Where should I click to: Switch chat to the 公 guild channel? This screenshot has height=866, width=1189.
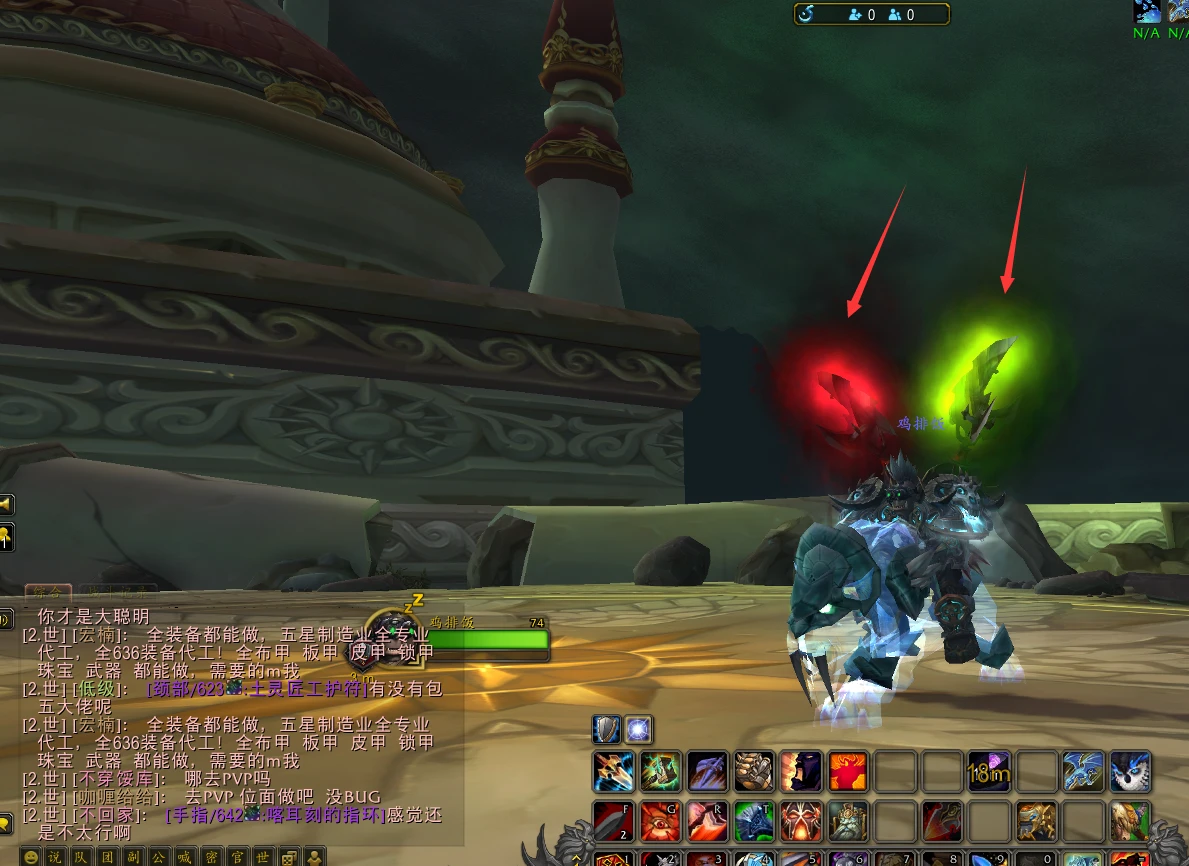(x=159, y=857)
